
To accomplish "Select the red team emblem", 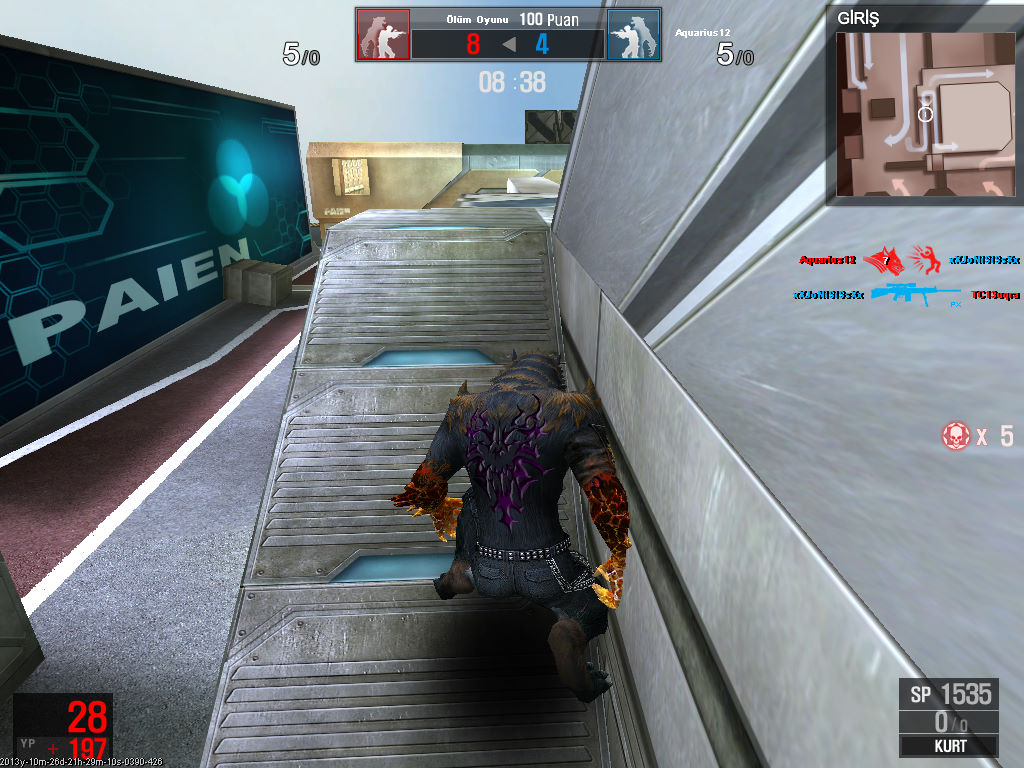I will 383,36.
